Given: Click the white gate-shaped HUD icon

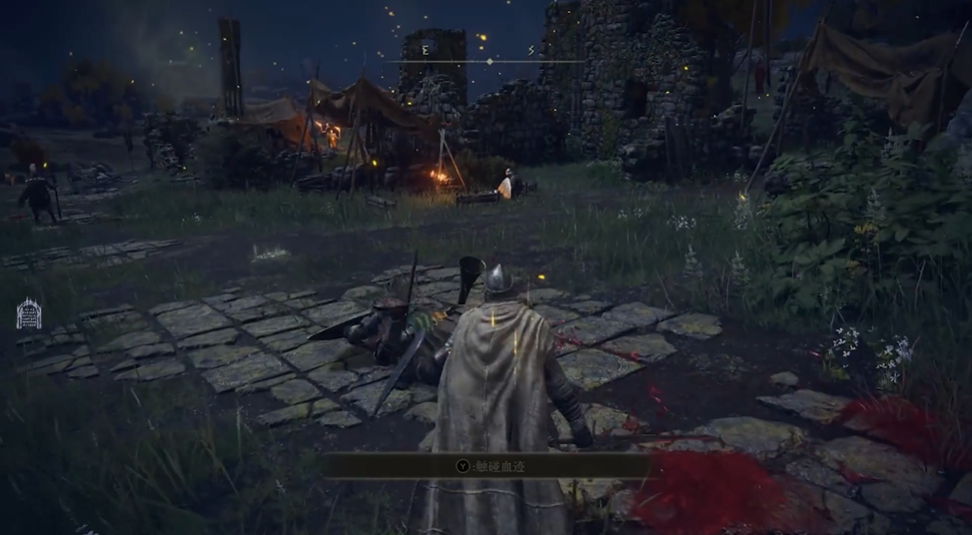Looking at the screenshot, I should 29,314.
